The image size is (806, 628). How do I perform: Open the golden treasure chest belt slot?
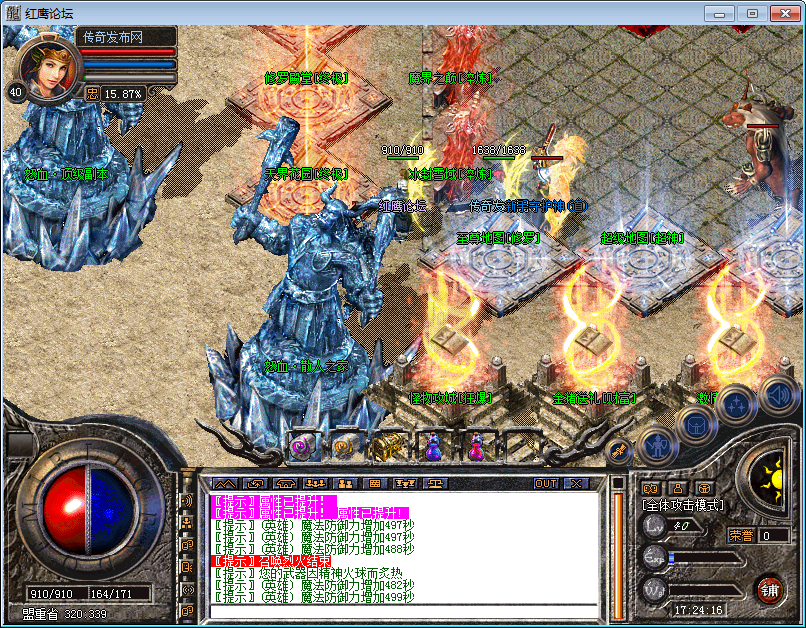tap(387, 447)
